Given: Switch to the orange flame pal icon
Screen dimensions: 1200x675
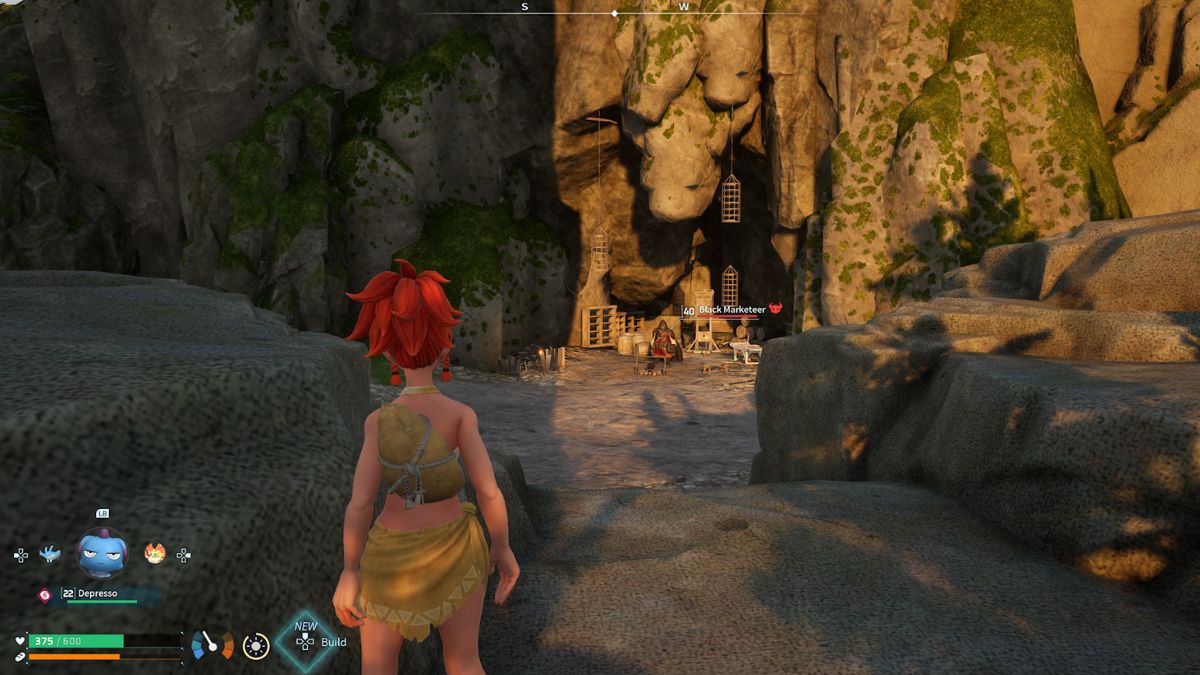Looking at the screenshot, I should [x=155, y=553].
